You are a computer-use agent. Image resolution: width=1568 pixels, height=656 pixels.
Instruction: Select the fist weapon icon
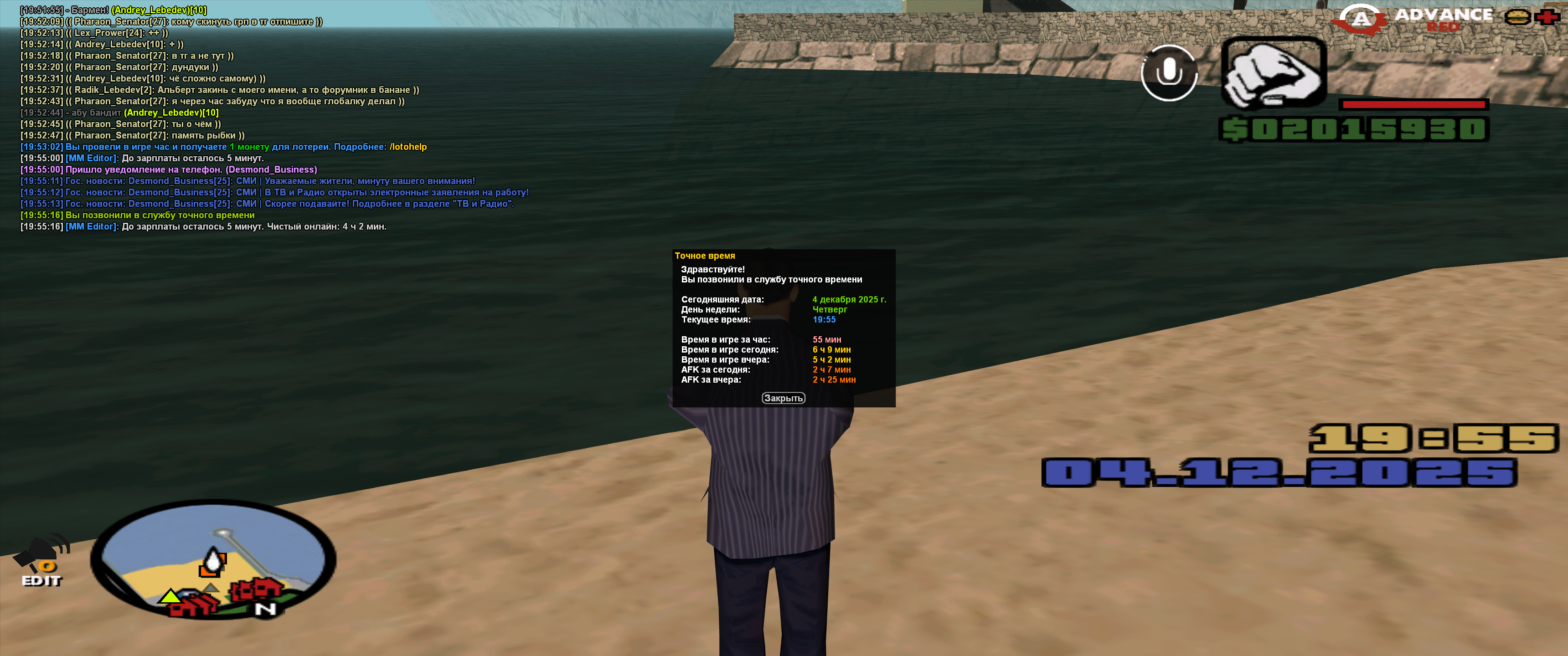(x=1274, y=73)
